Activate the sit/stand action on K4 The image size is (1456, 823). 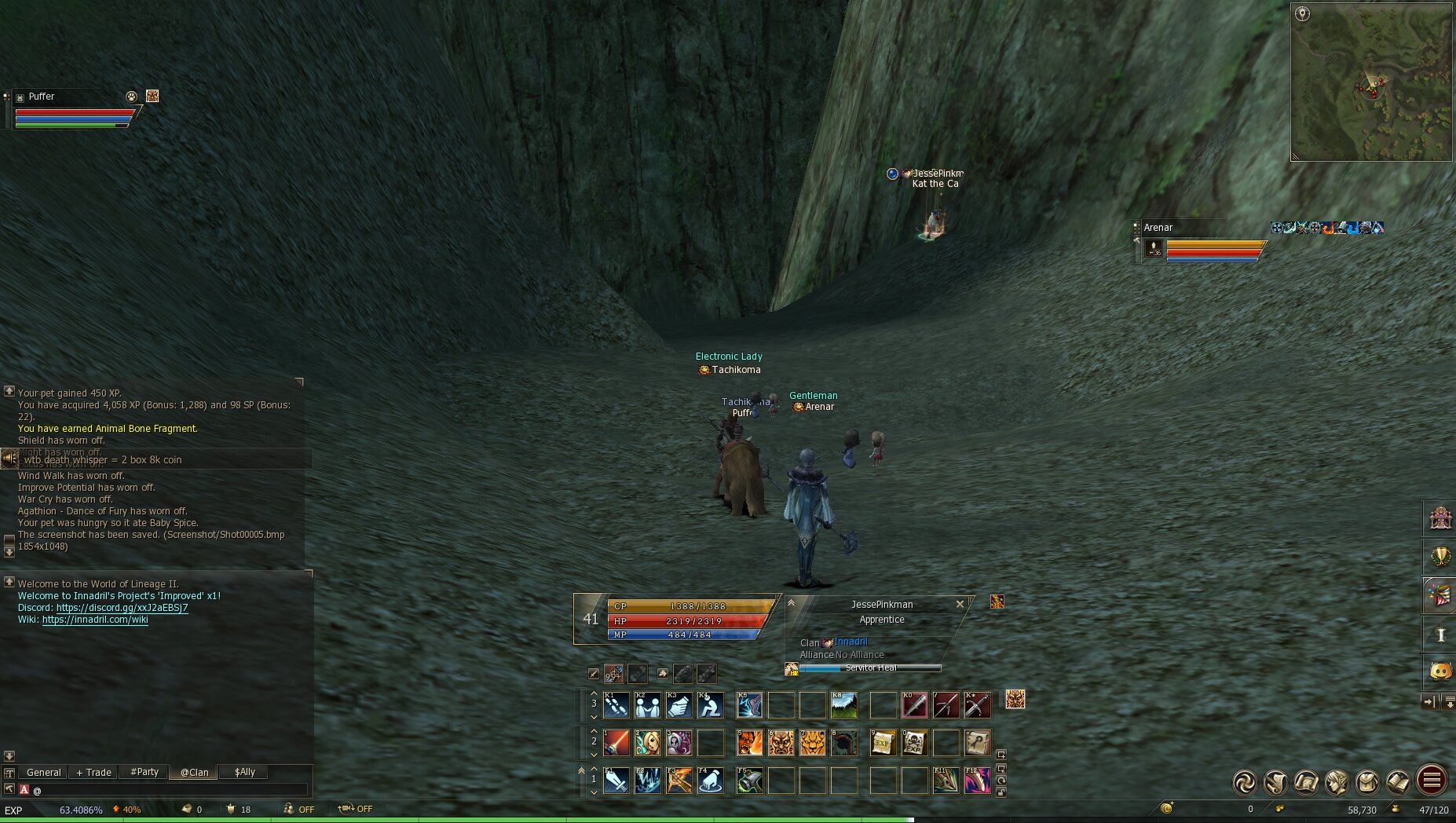711,705
